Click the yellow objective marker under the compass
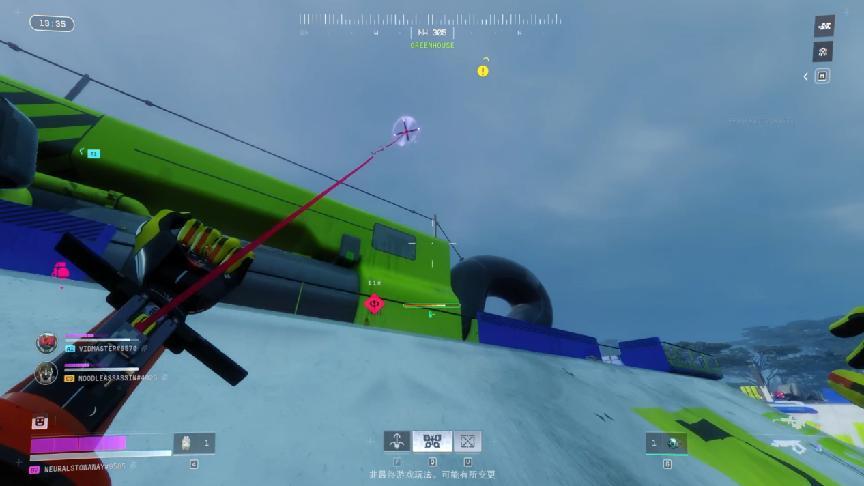Screen dimensions: 864x486 483,71
